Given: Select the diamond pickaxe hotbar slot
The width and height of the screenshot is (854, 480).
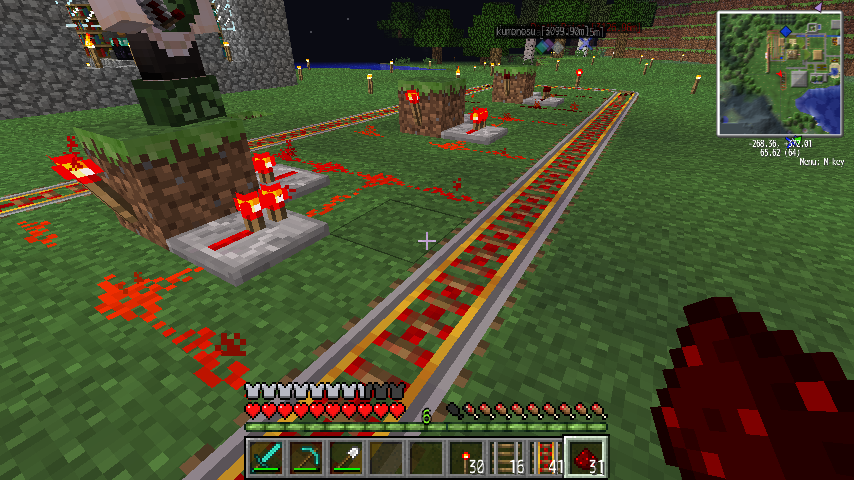Looking at the screenshot, I should (x=306, y=458).
